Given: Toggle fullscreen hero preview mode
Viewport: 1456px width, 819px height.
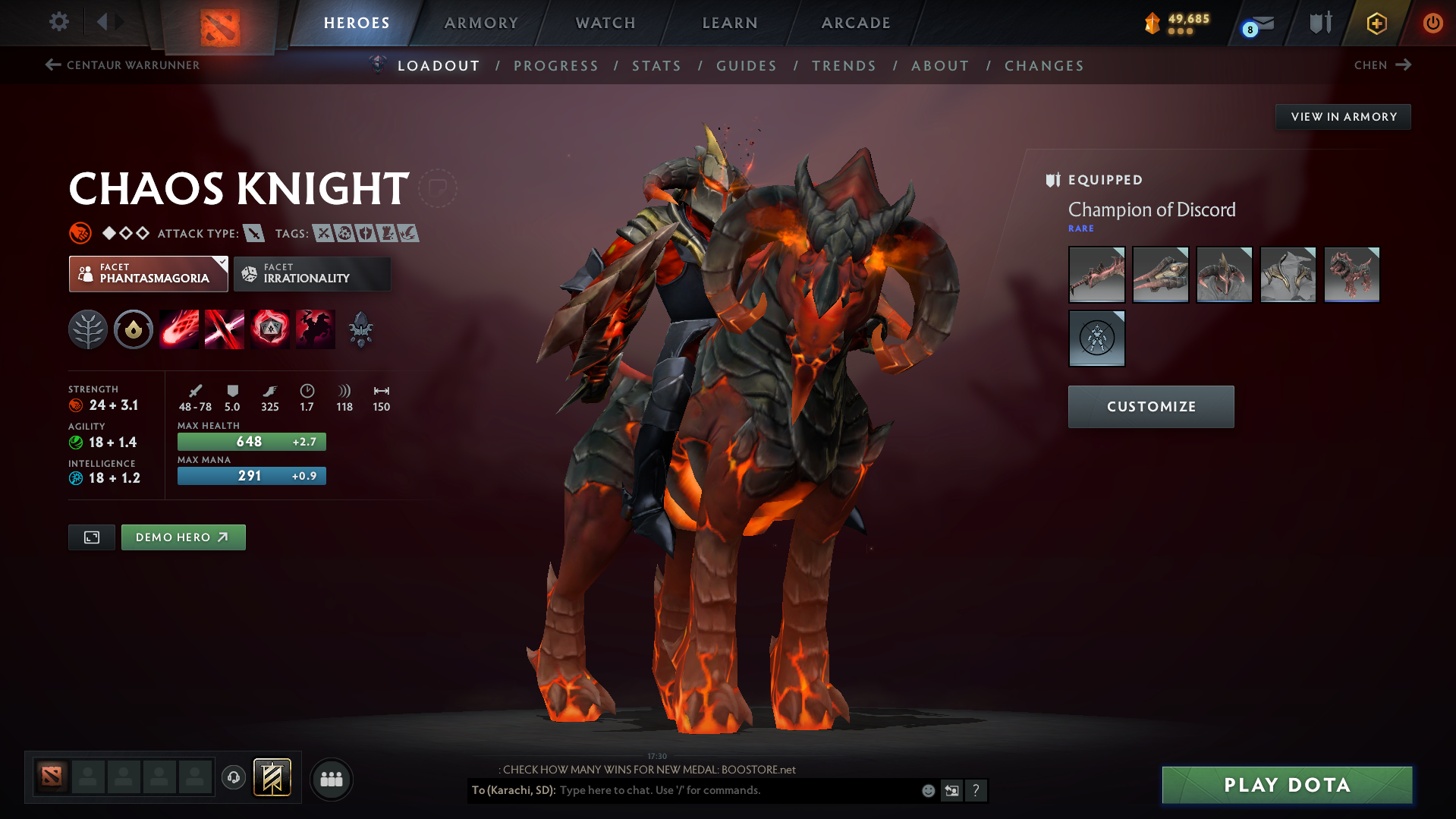Looking at the screenshot, I should [x=91, y=537].
